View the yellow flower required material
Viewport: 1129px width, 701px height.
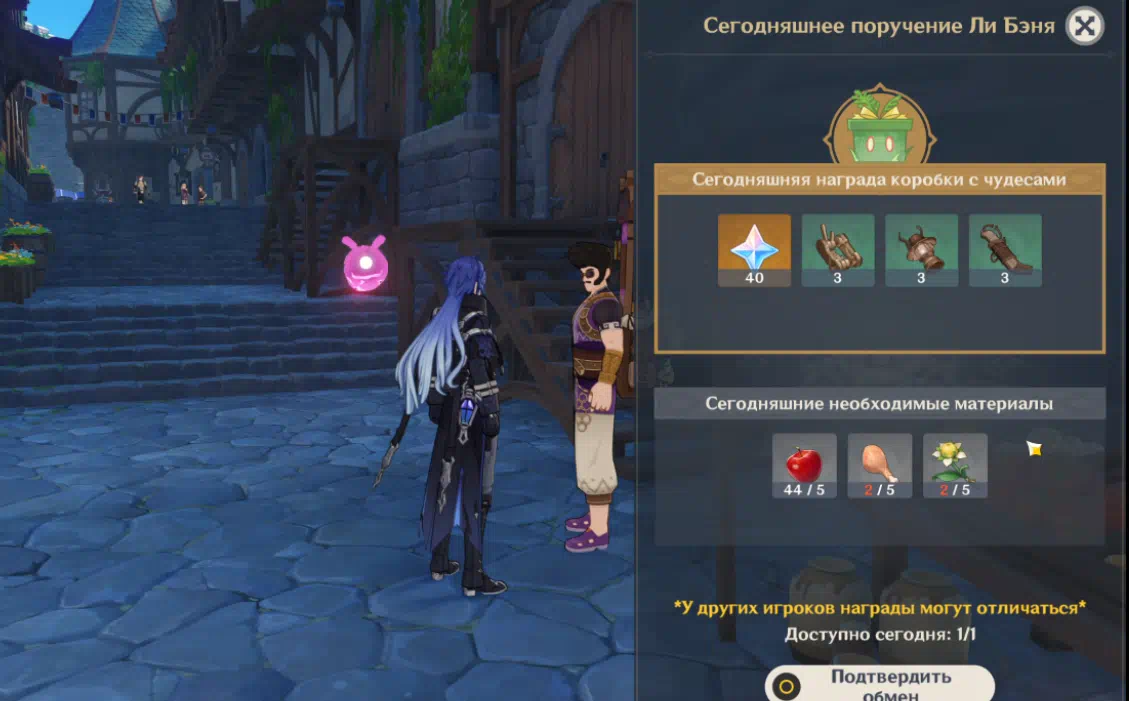(x=955, y=465)
